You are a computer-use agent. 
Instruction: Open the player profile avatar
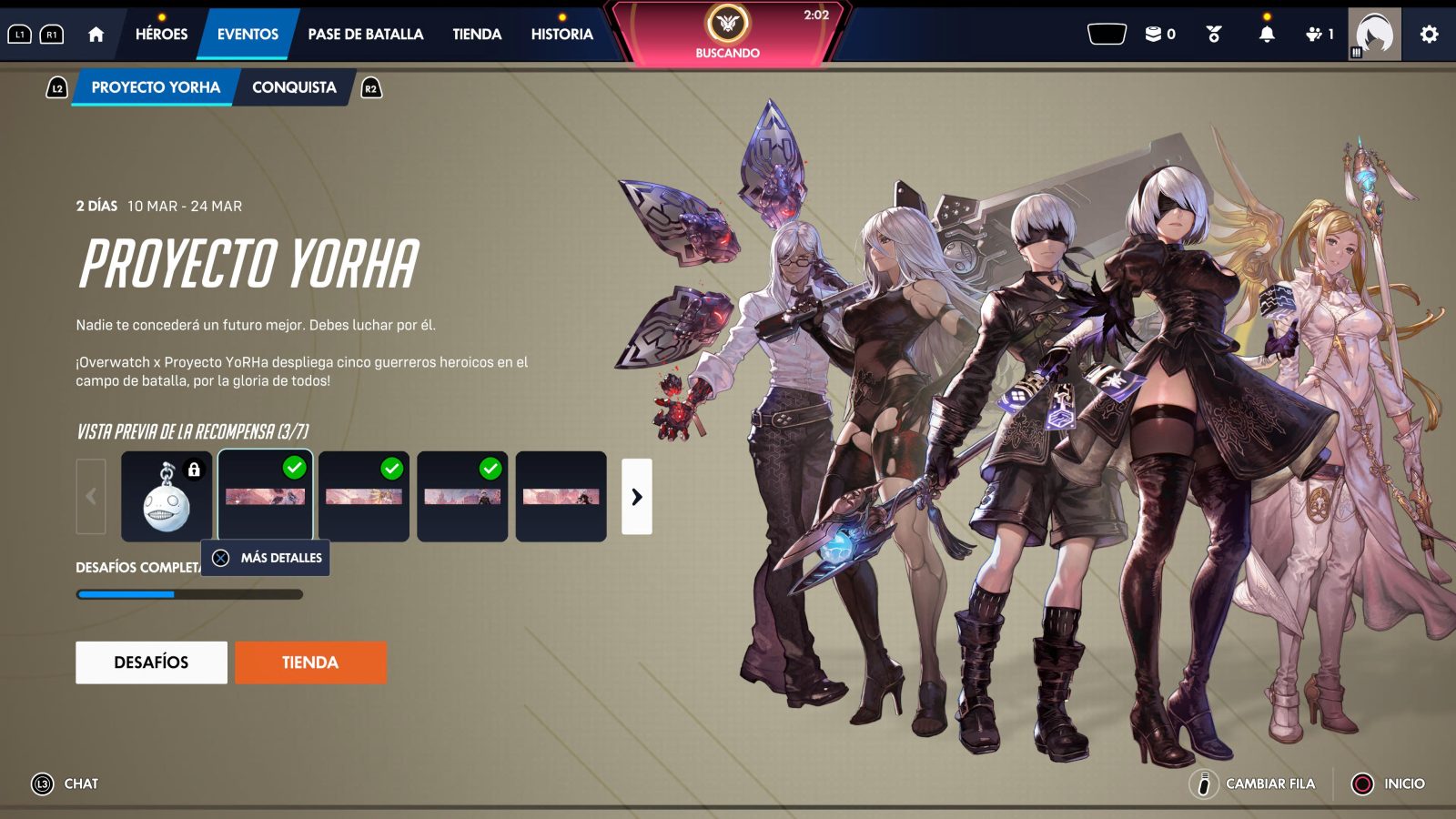click(1376, 32)
